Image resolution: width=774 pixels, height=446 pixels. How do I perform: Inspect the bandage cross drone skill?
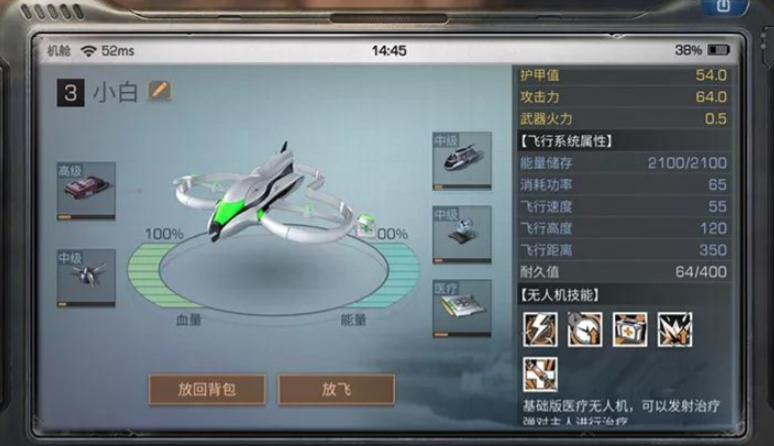[540, 375]
